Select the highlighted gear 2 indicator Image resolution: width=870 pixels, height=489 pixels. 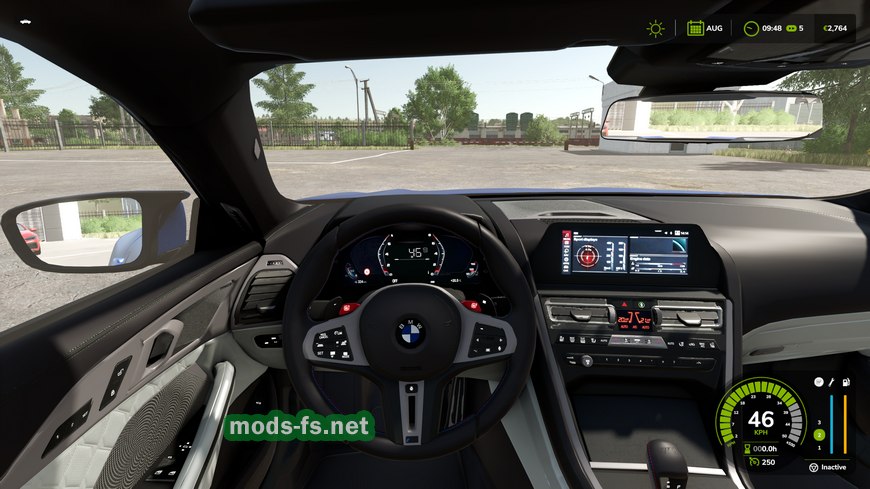(x=818, y=435)
